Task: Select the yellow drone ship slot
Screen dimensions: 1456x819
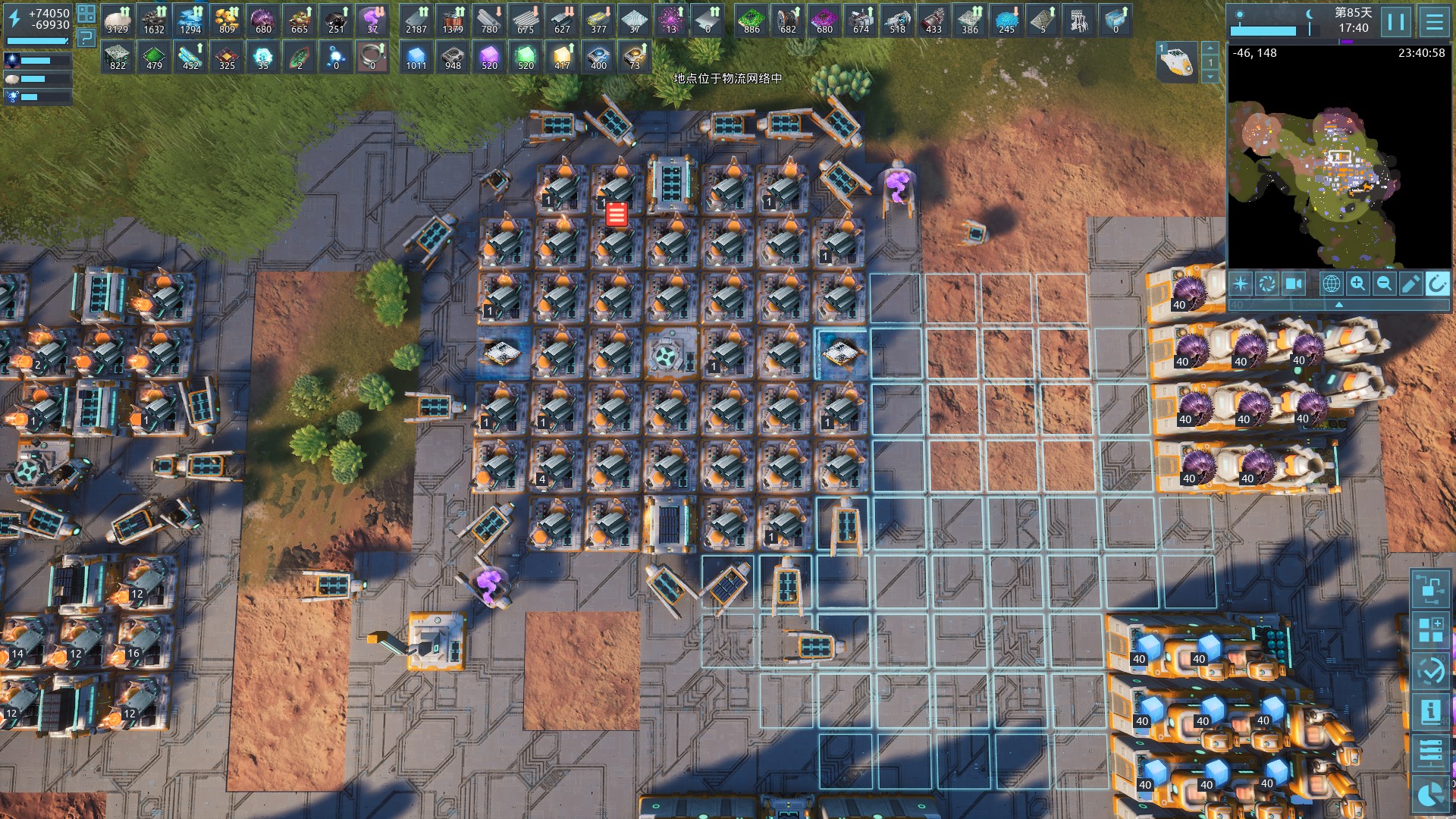Action: point(1175,62)
